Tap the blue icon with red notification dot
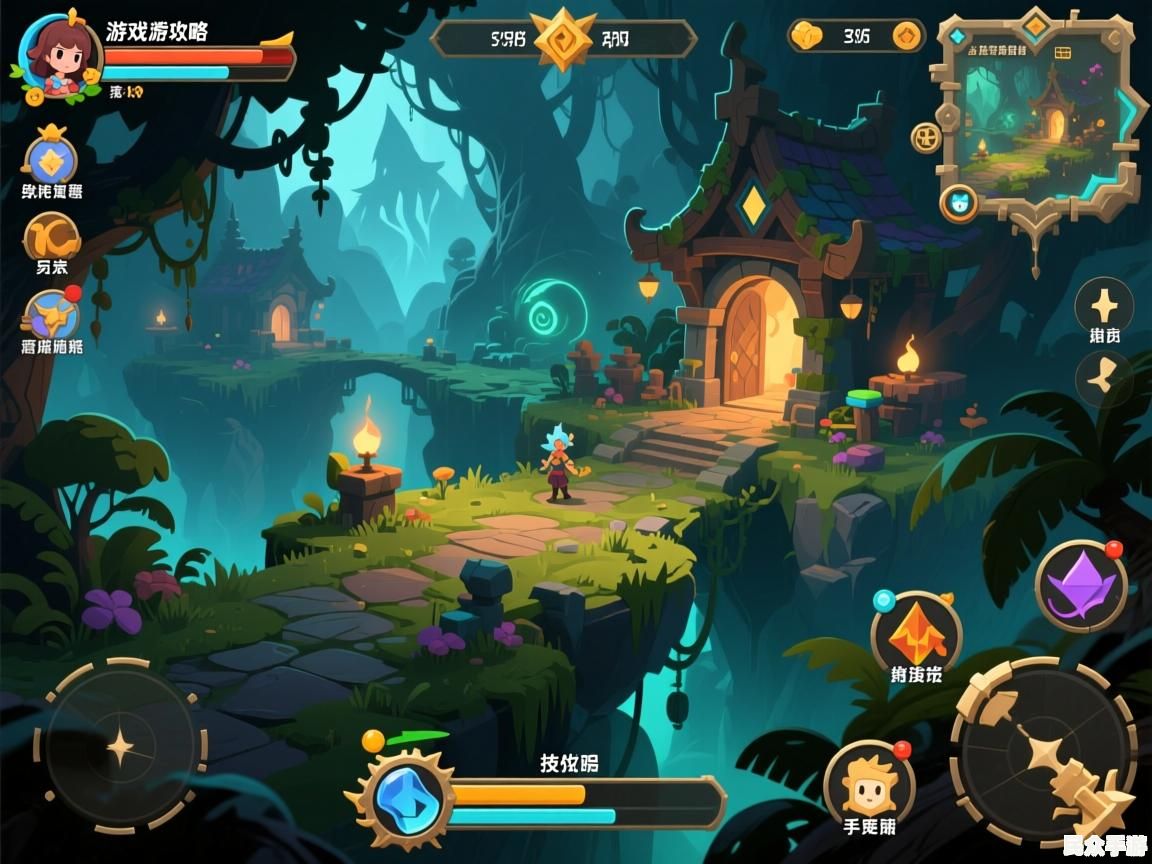Image resolution: width=1152 pixels, height=864 pixels. click(53, 316)
